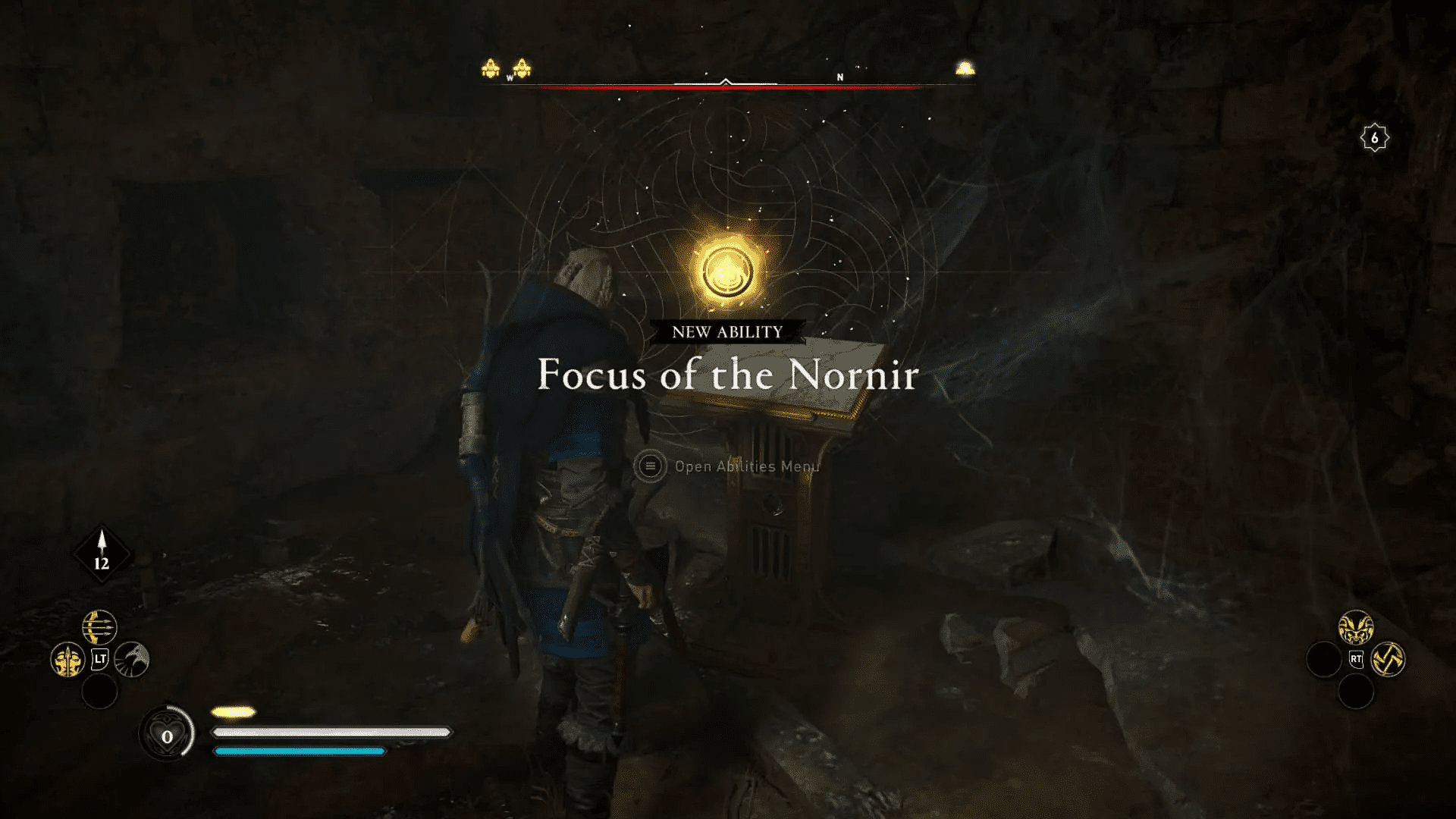The image size is (1456, 819).
Task: Select the Focus of the Nornir title
Action: pyautogui.click(x=726, y=374)
